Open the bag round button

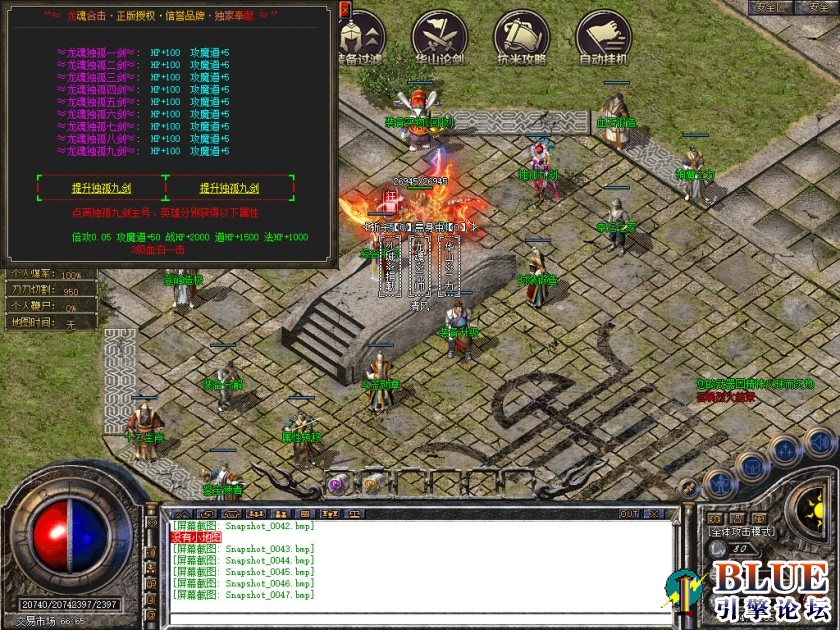[753, 466]
